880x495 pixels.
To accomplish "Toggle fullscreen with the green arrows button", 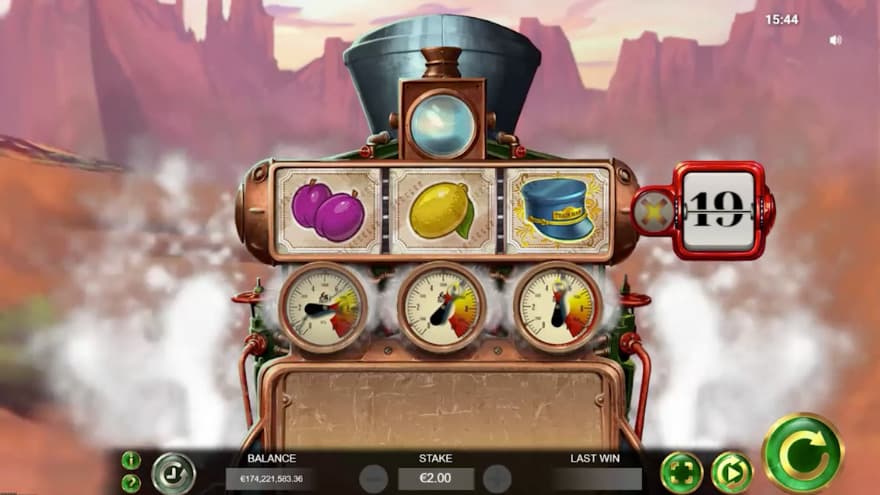I will click(681, 472).
